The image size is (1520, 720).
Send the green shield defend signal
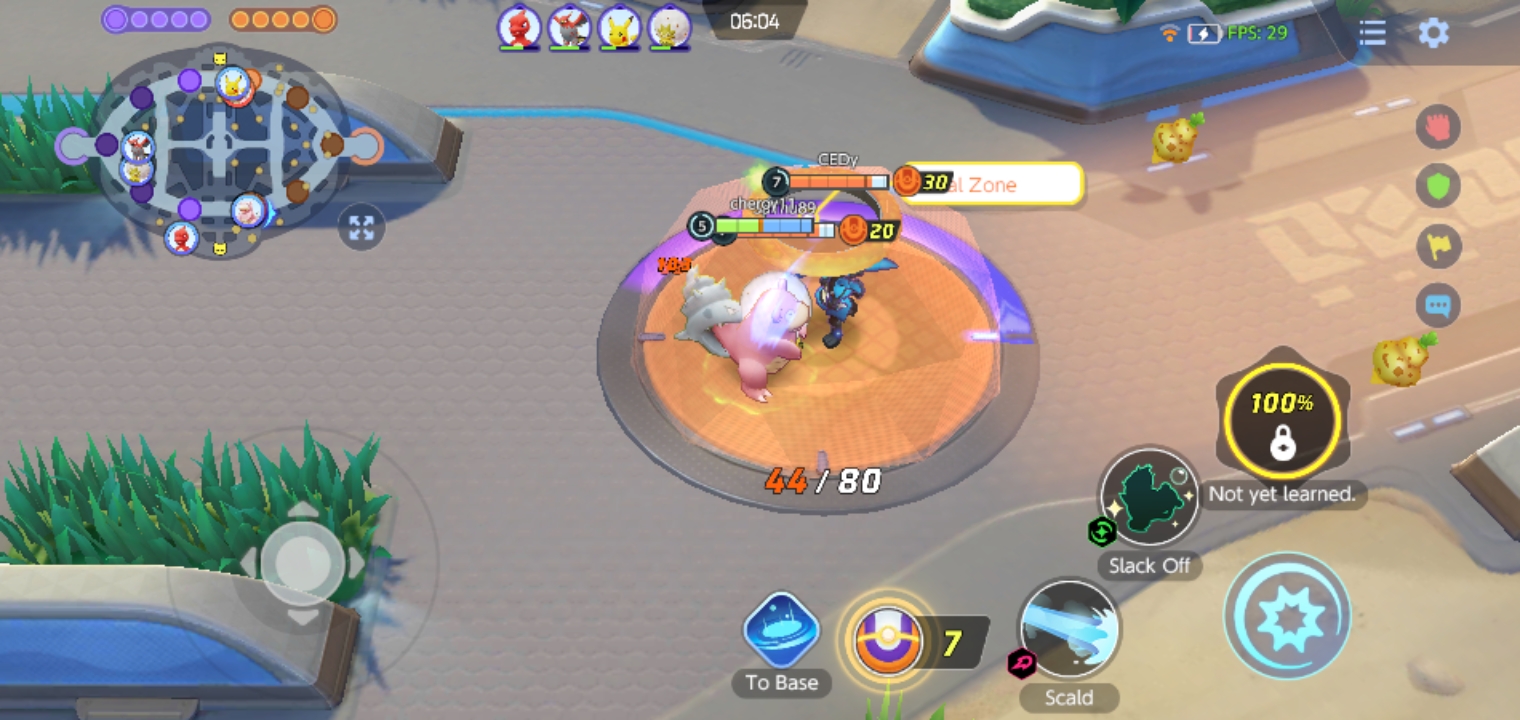(1438, 186)
